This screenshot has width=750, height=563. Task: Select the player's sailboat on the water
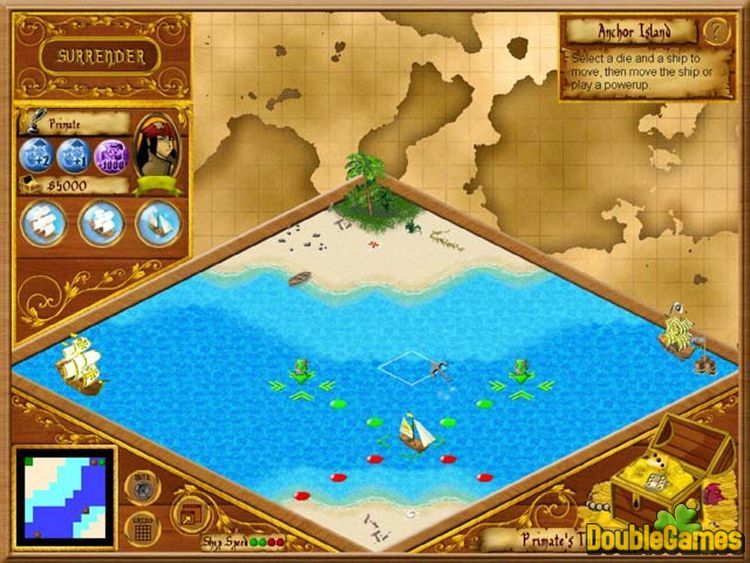coord(413,432)
